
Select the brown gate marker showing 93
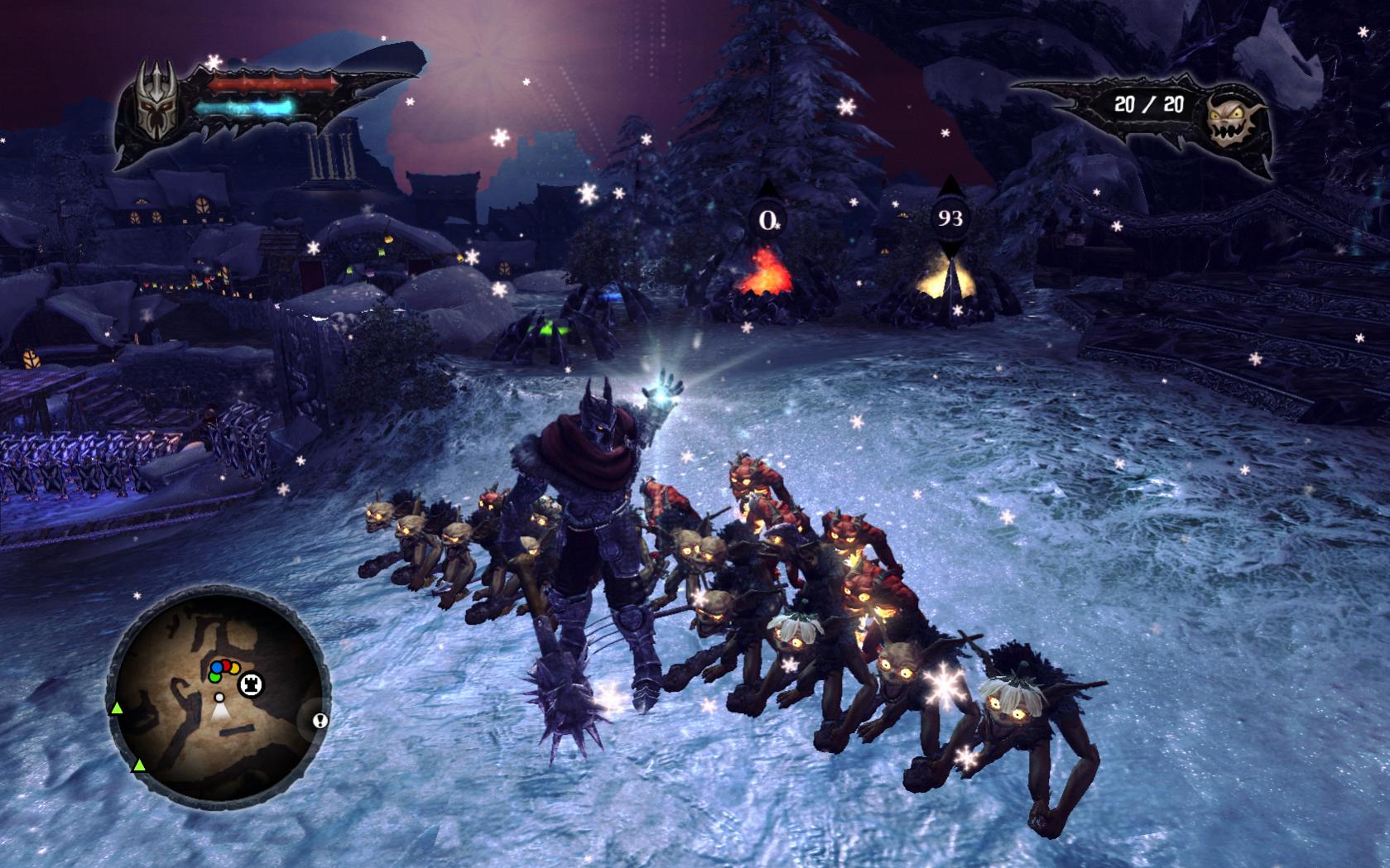(x=950, y=218)
